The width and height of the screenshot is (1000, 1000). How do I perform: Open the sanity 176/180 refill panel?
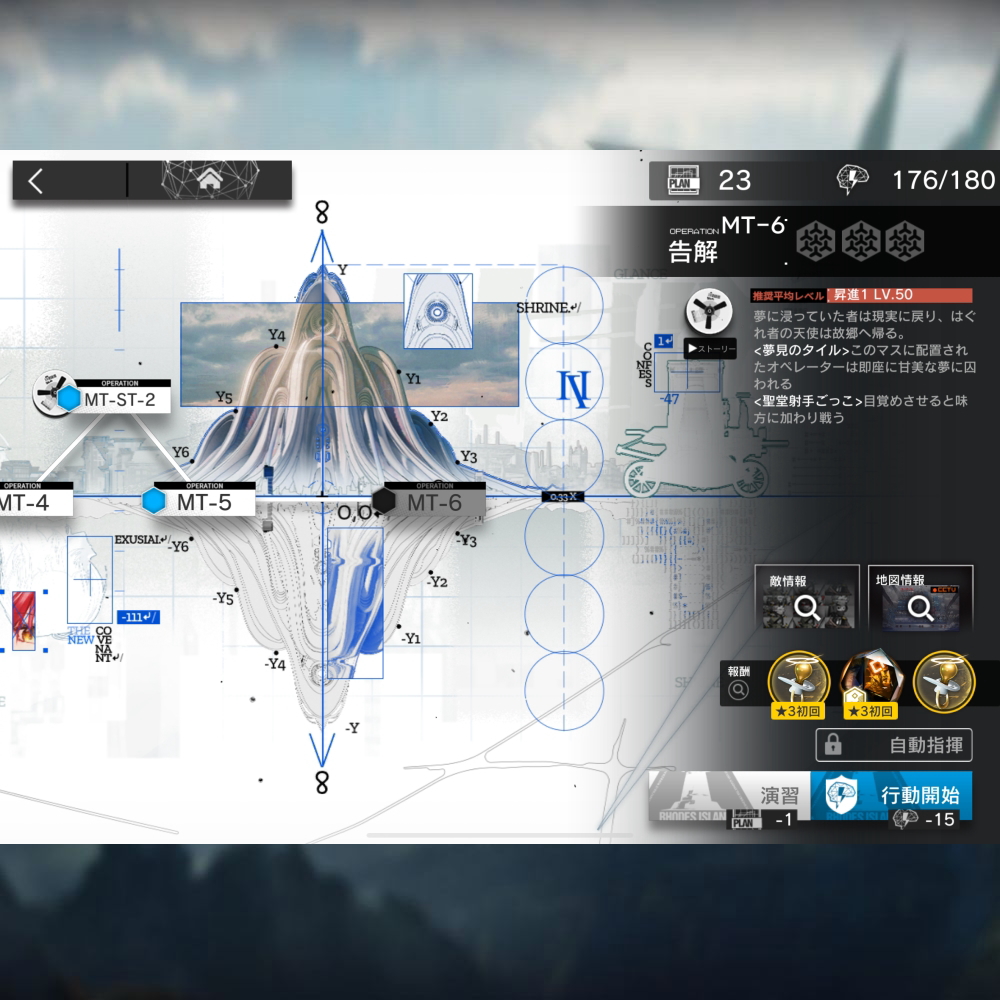pyautogui.click(x=916, y=180)
